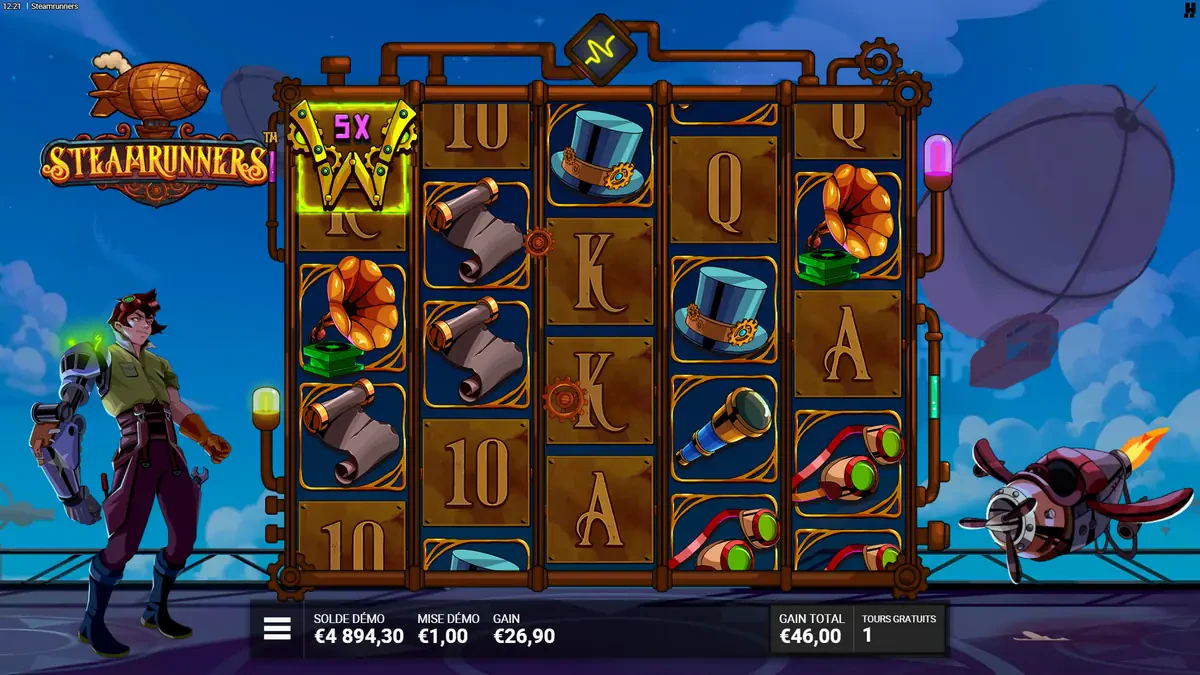Viewport: 1200px width, 675px height.
Task: Open the hamburger menu
Action: click(277, 628)
